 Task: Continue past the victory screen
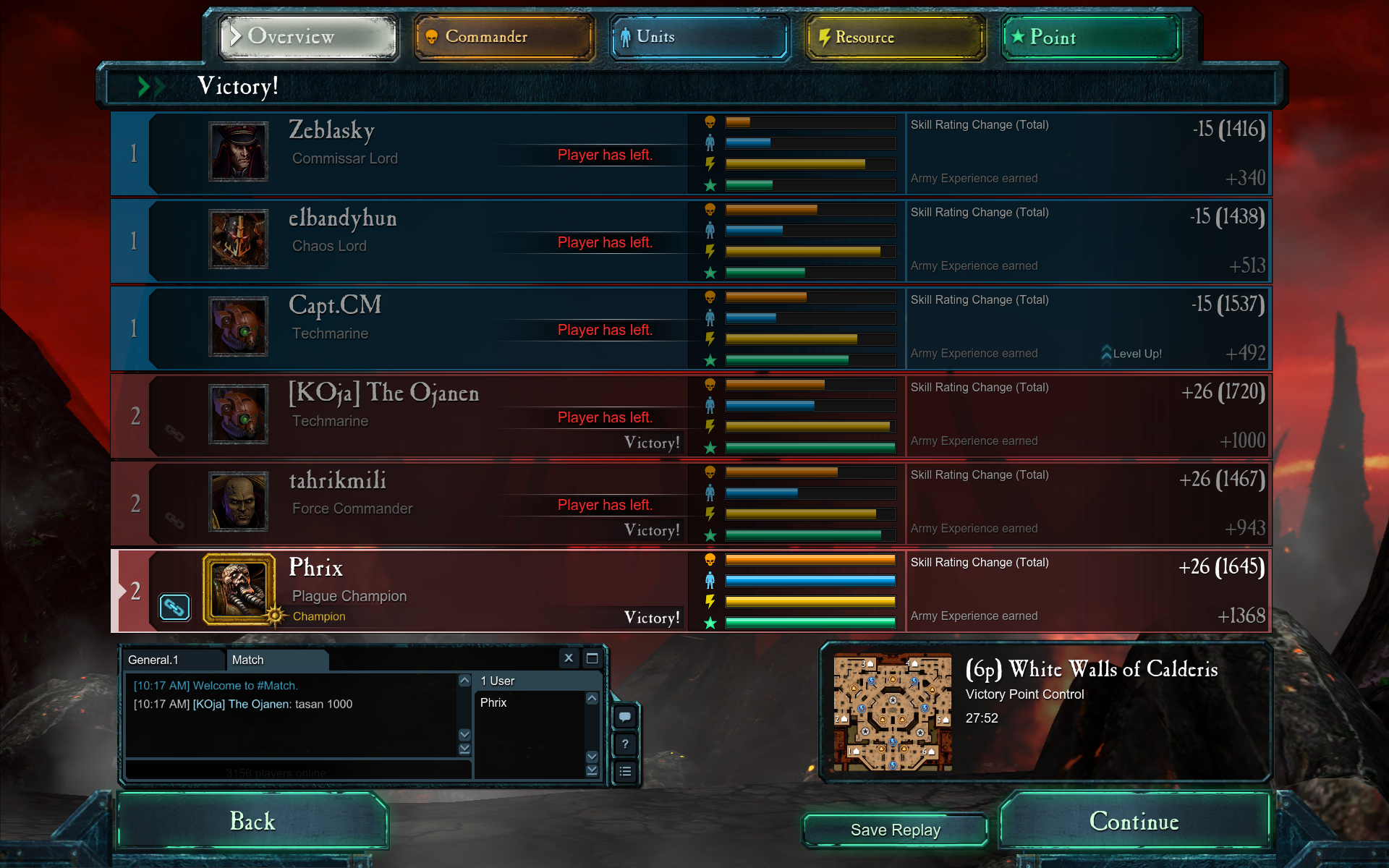(x=1134, y=821)
